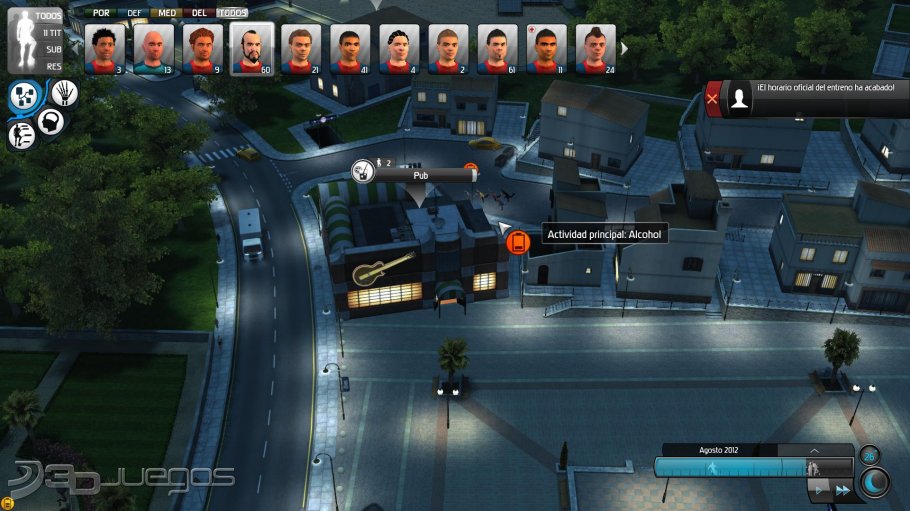Screen dimensions: 910x511
Task: Filter players by MED position
Action: 167,13
